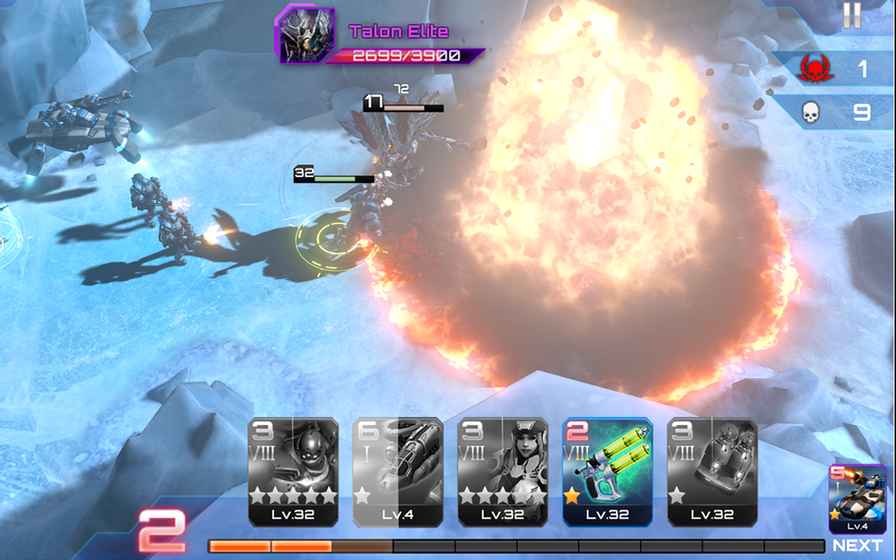The height and width of the screenshot is (560, 896).
Task: Pause the battle
Action: tap(851, 15)
